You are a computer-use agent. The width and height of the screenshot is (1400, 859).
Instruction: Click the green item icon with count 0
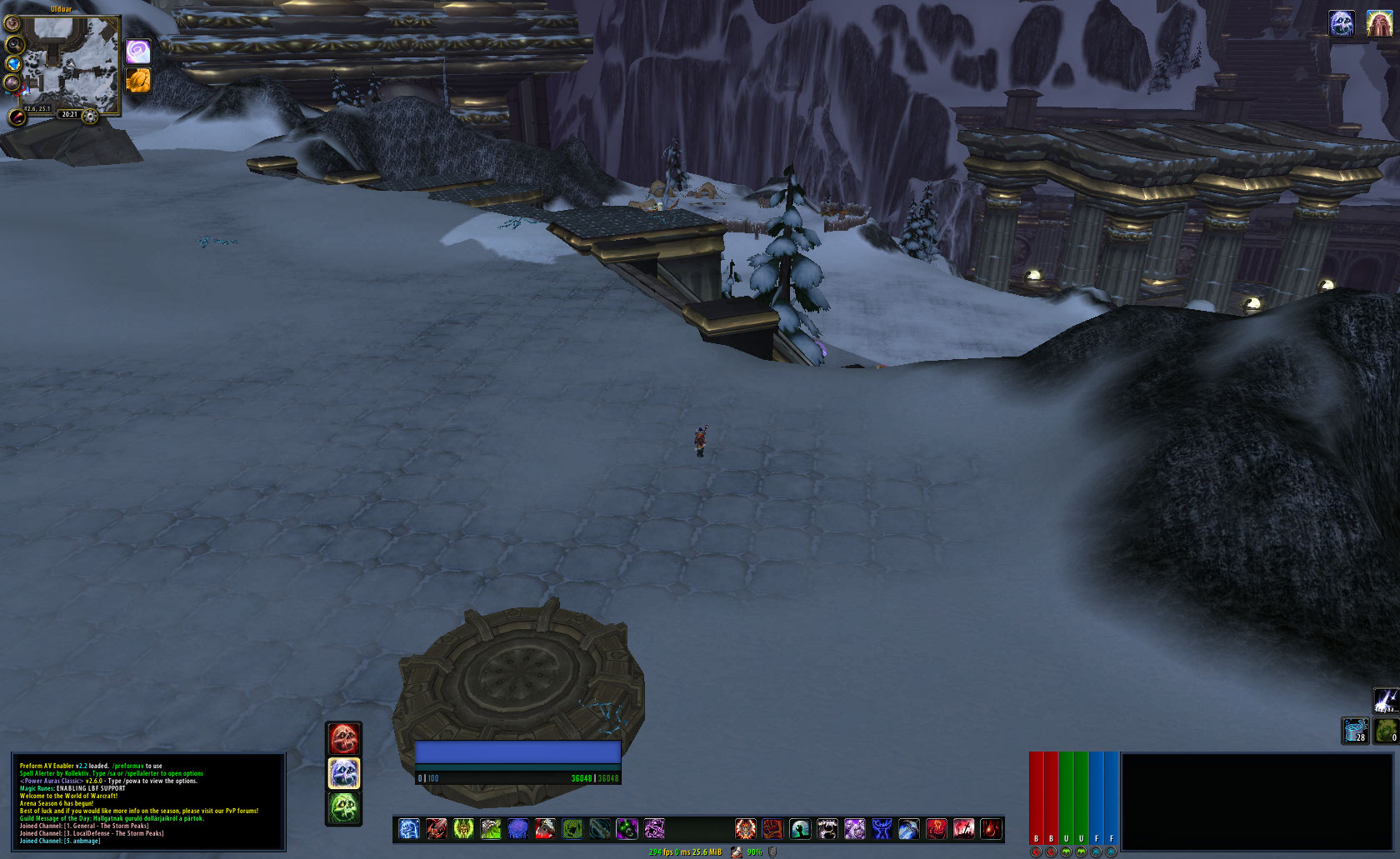coord(1386,731)
